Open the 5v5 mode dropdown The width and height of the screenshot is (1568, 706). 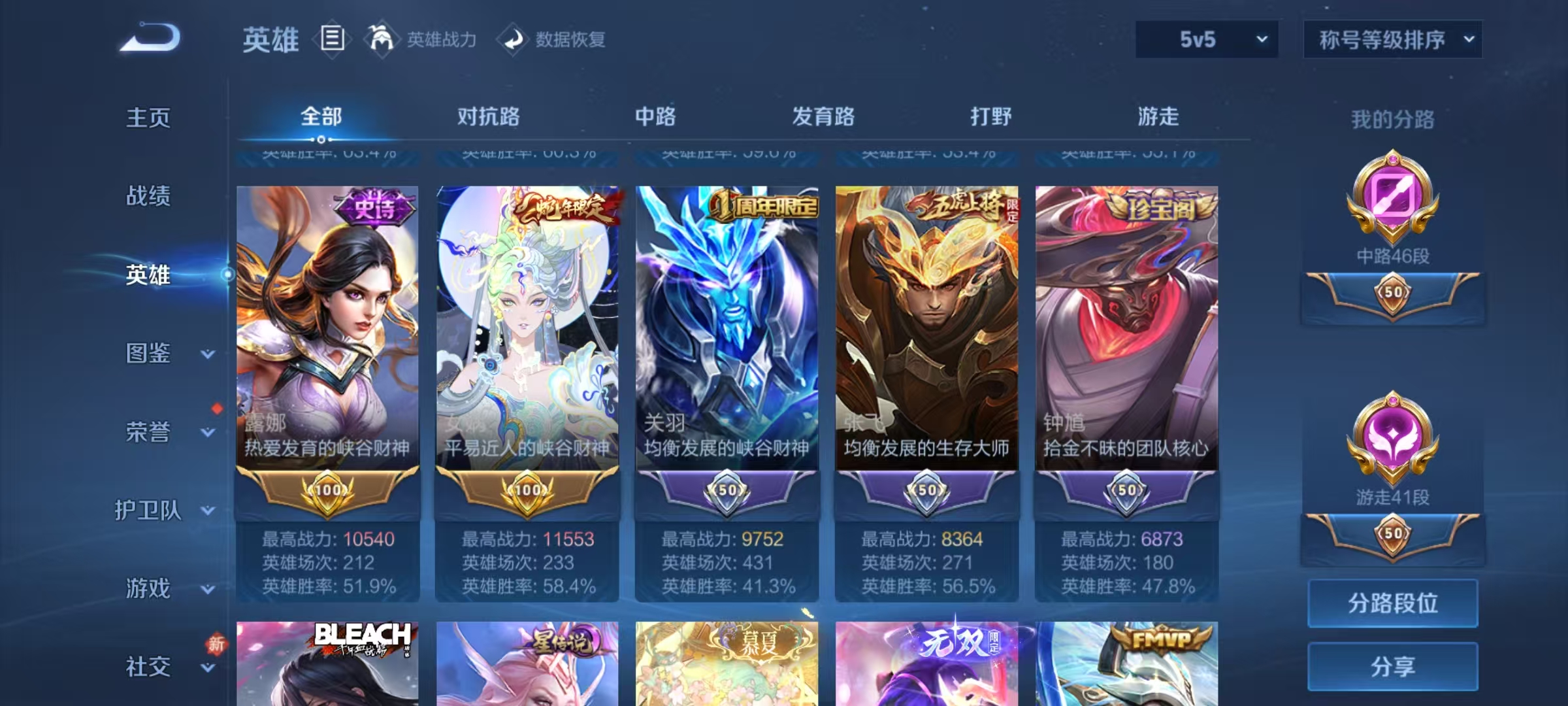pyautogui.click(x=1206, y=39)
